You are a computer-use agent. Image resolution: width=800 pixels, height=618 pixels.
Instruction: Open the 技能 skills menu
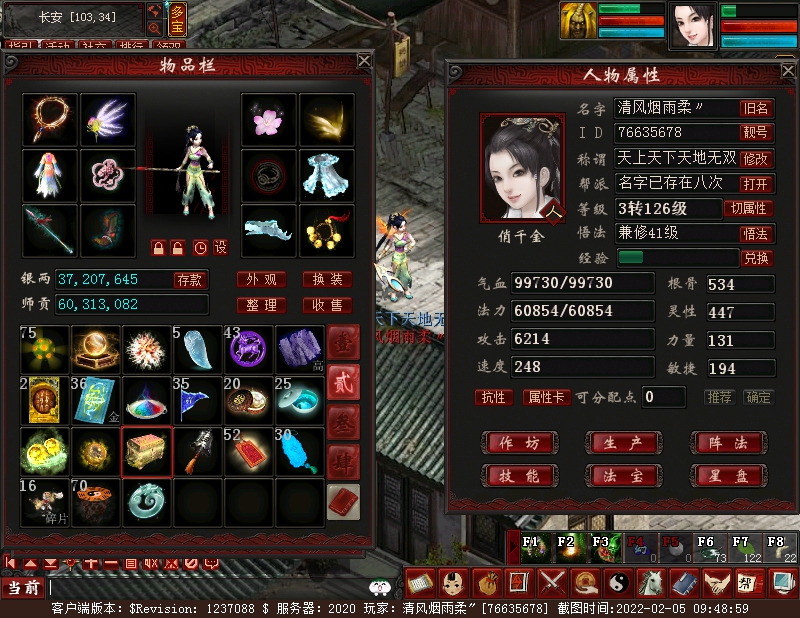519,475
